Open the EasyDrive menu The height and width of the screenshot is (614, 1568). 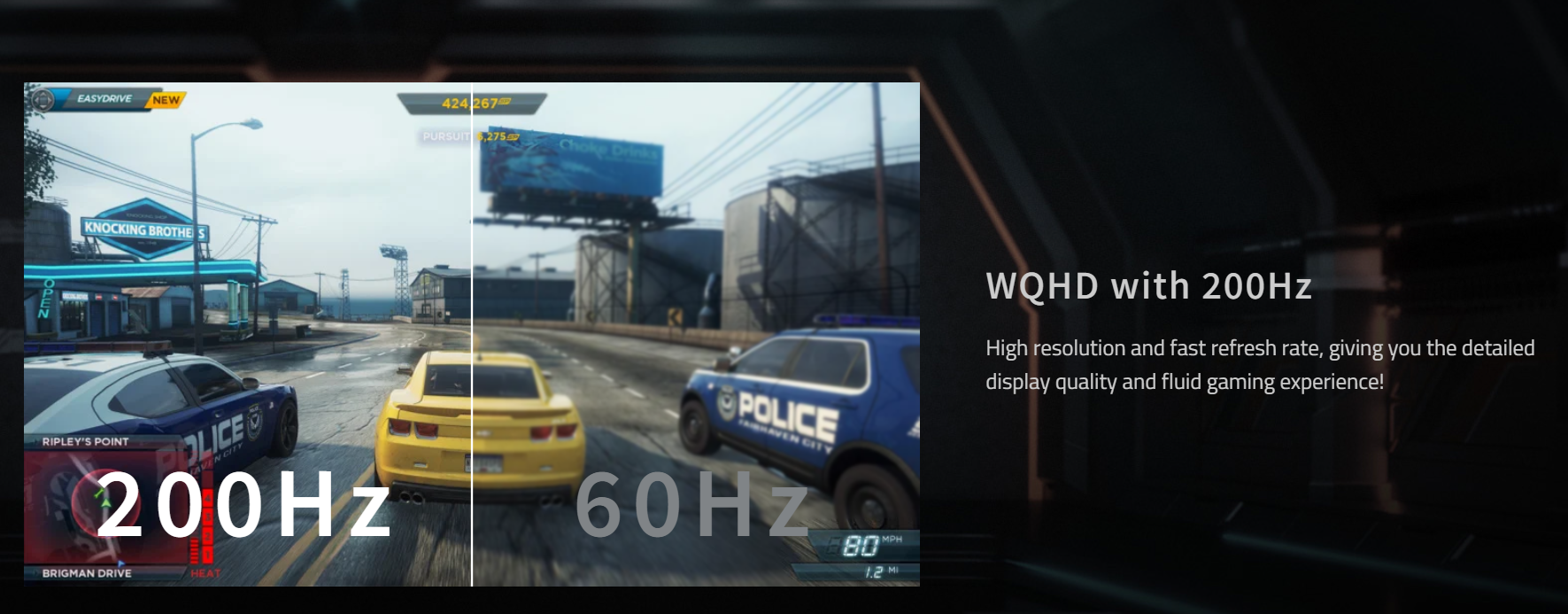click(104, 99)
